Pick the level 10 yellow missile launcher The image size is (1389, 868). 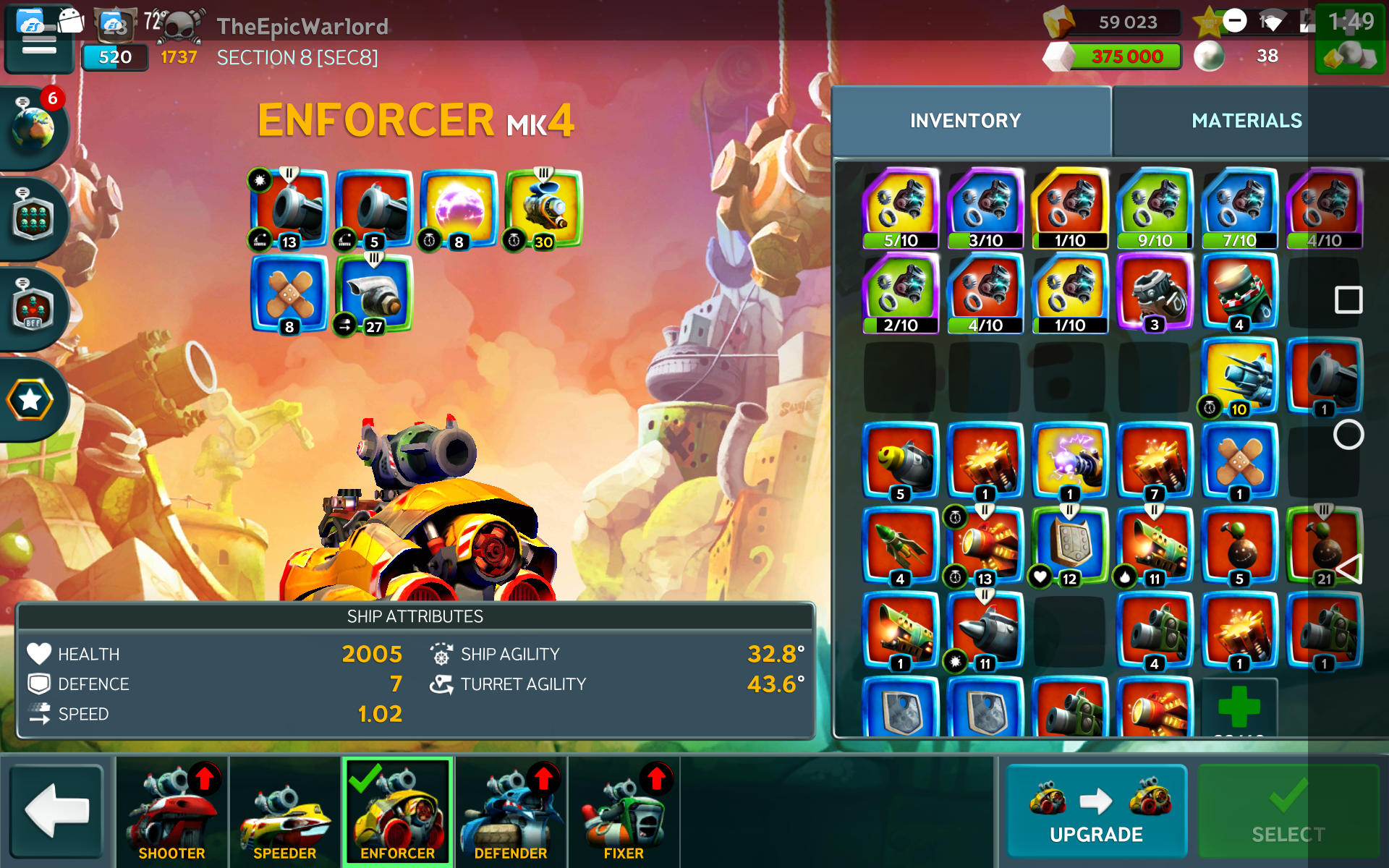pos(1239,378)
